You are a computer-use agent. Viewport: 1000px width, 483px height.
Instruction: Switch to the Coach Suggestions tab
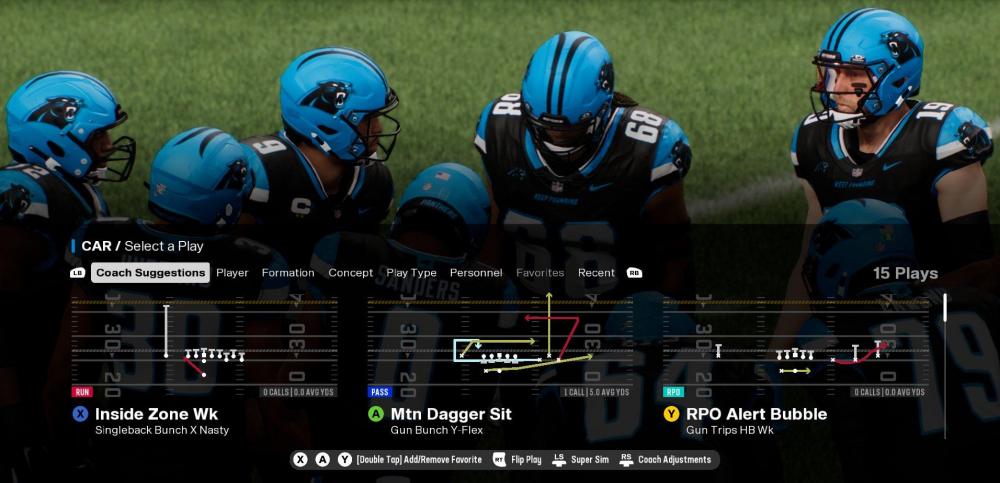(150, 273)
